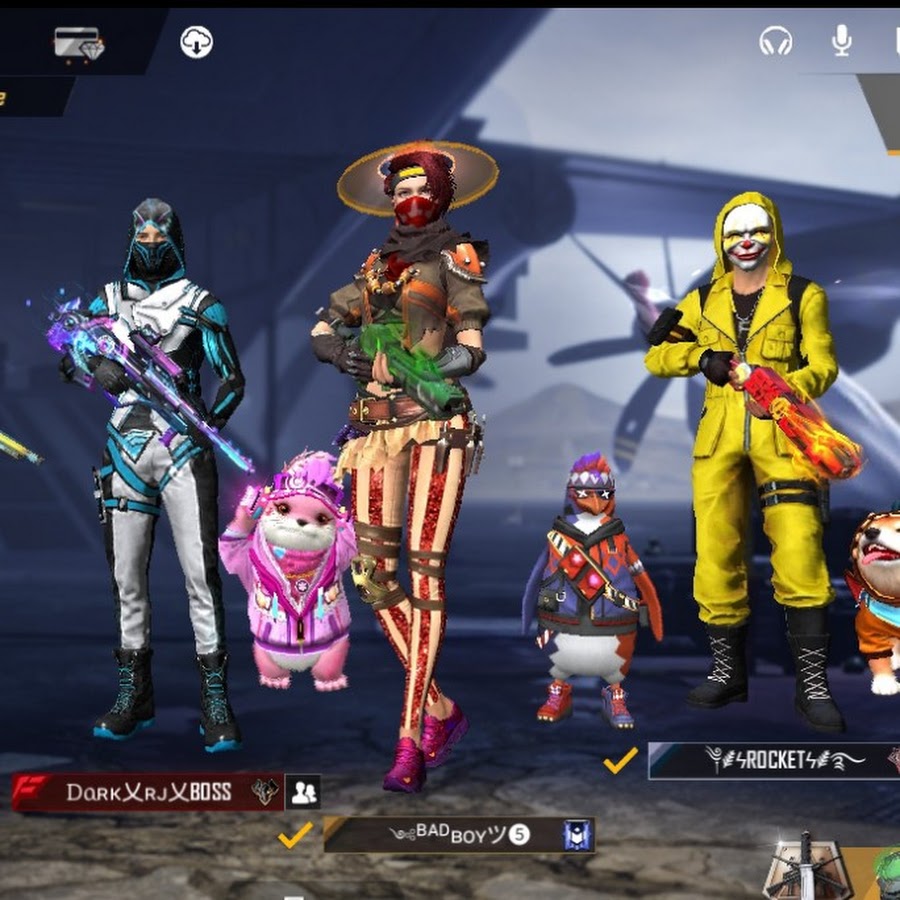Open the knife weapon icon
The width and height of the screenshot is (900, 900).
(x=800, y=868)
